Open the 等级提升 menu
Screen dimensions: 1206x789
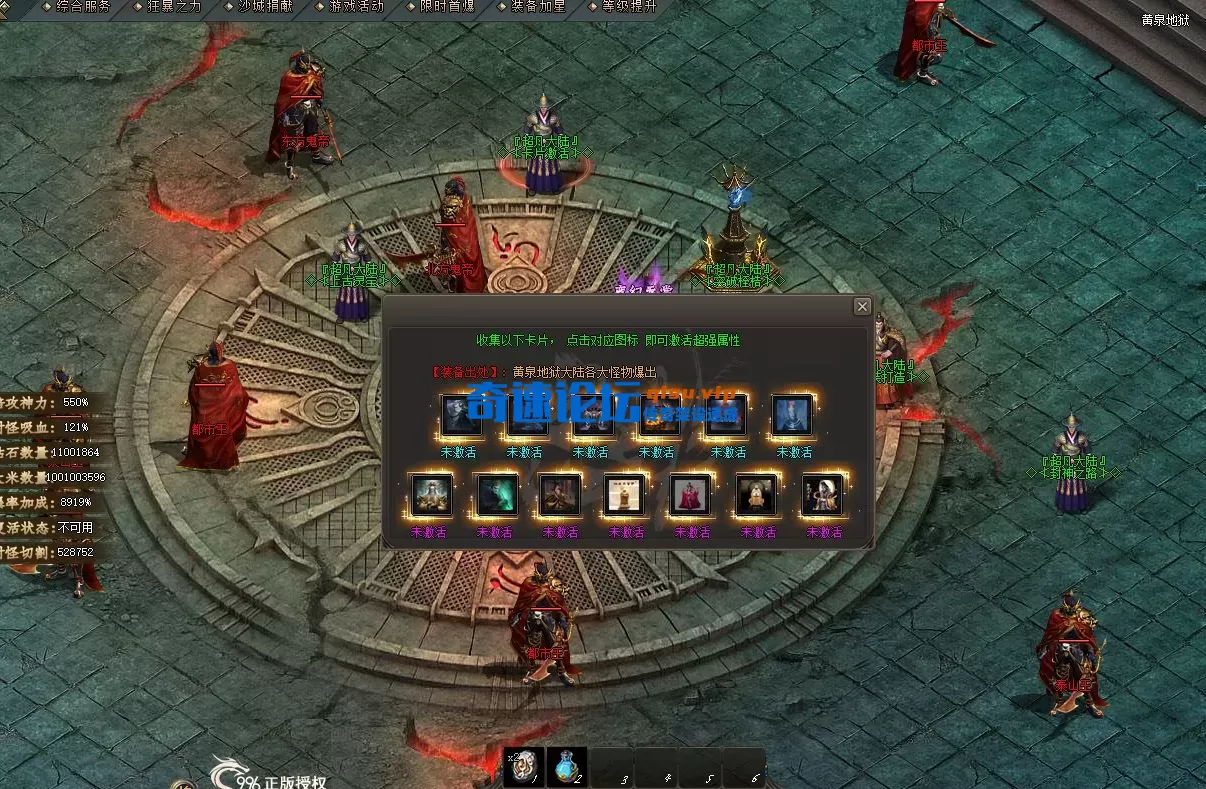pos(629,6)
